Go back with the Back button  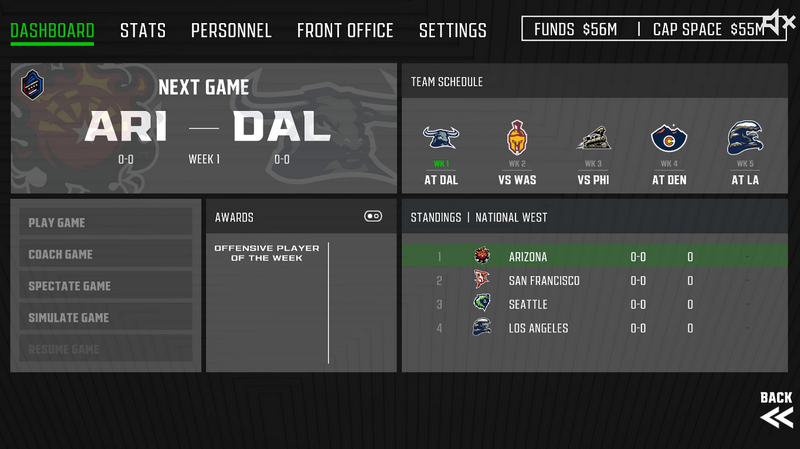tap(776, 410)
